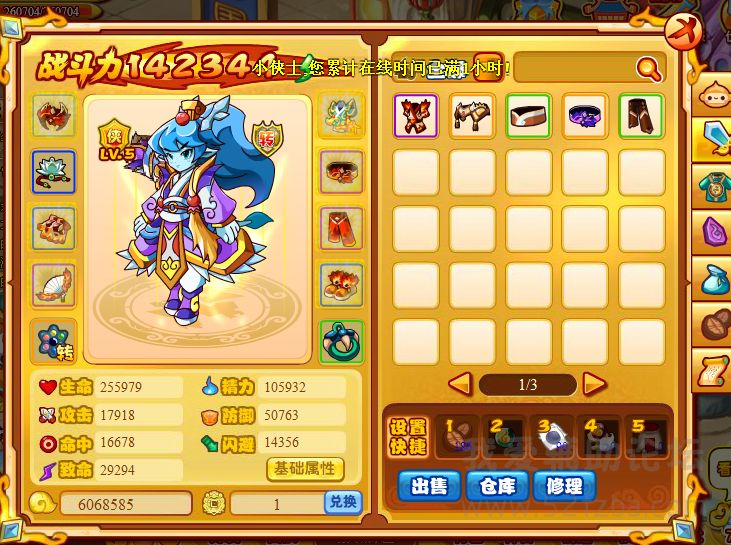Click the 修理 repair button

point(564,486)
